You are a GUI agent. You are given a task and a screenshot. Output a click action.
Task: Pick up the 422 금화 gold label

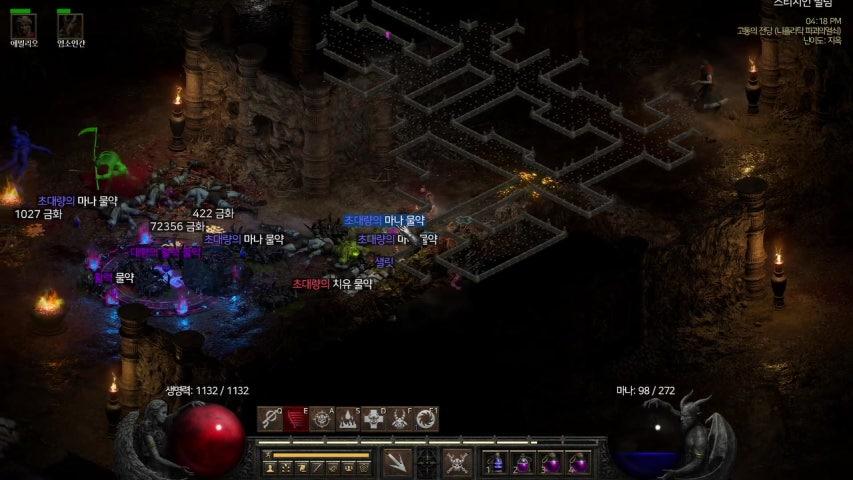point(213,213)
